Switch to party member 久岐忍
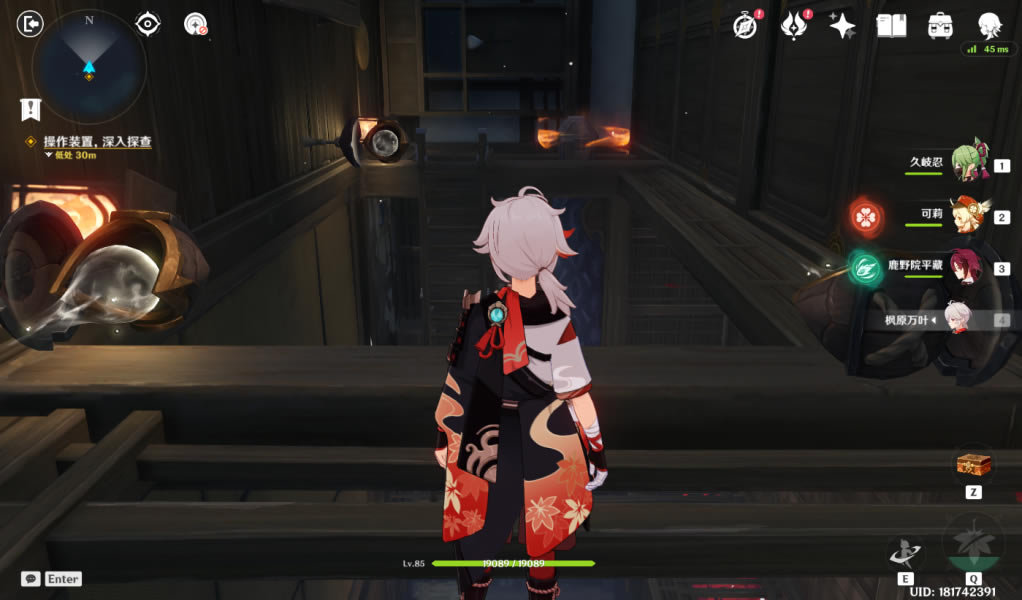This screenshot has width=1022, height=600. [x=964, y=163]
